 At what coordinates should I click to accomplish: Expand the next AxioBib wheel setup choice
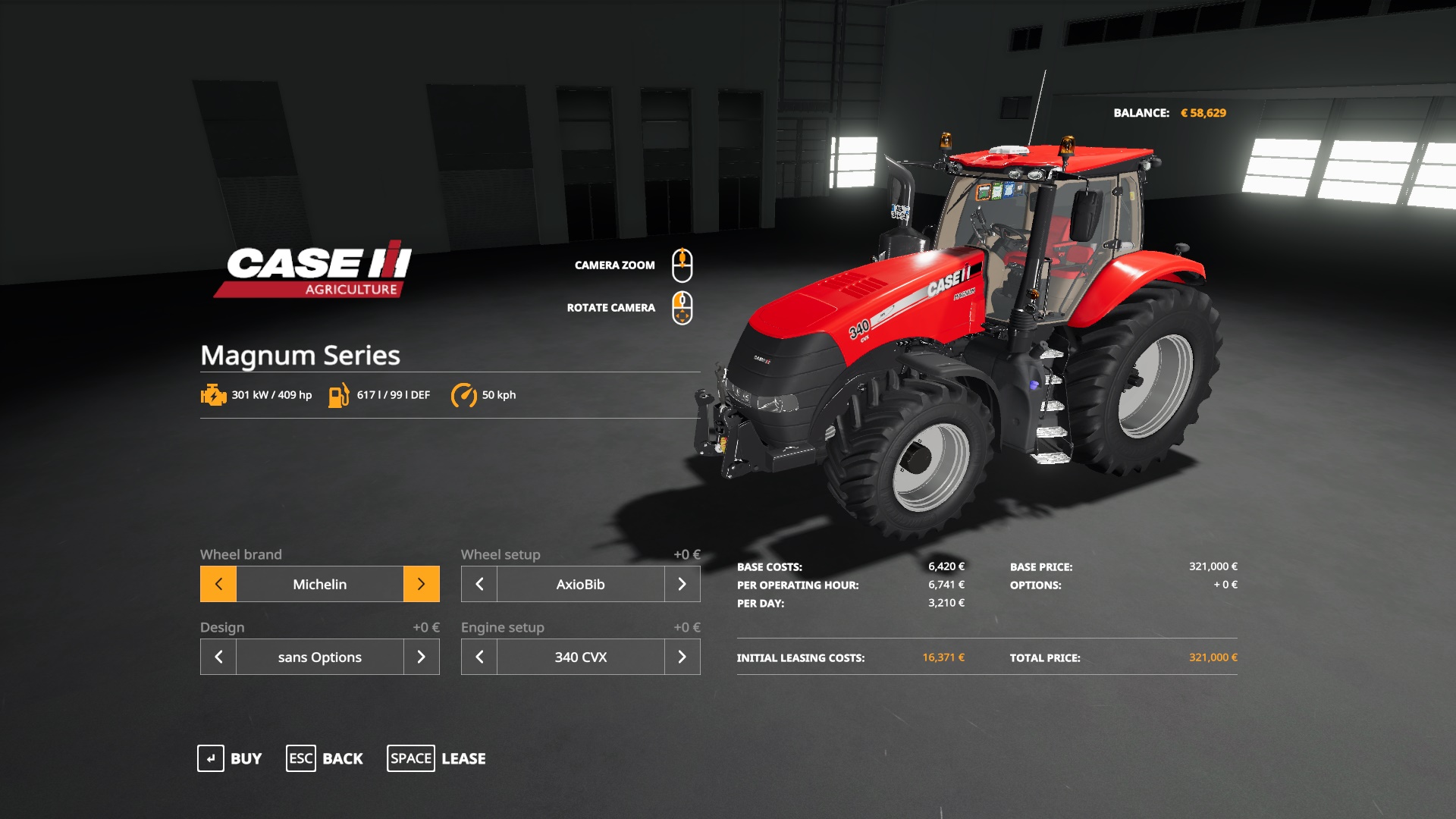[682, 584]
